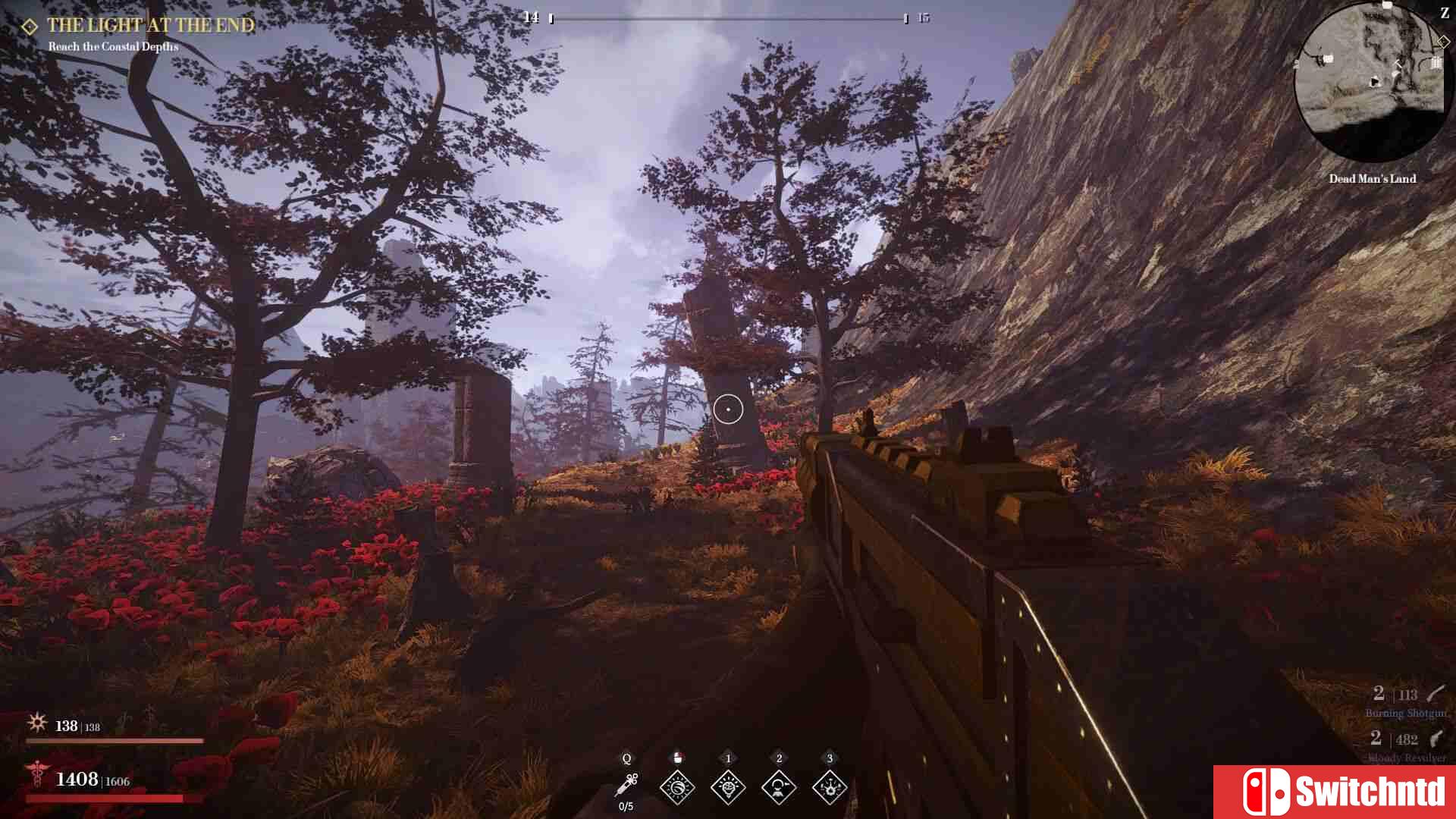Activate the swirling sun ability icon

pos(677,787)
